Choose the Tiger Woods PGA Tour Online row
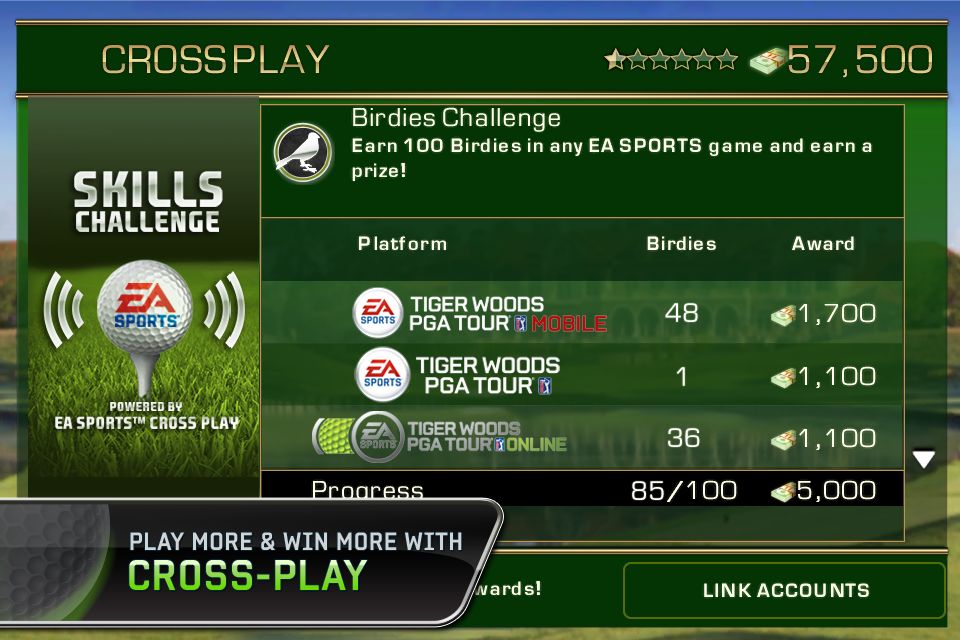960x640 pixels. [x=582, y=437]
